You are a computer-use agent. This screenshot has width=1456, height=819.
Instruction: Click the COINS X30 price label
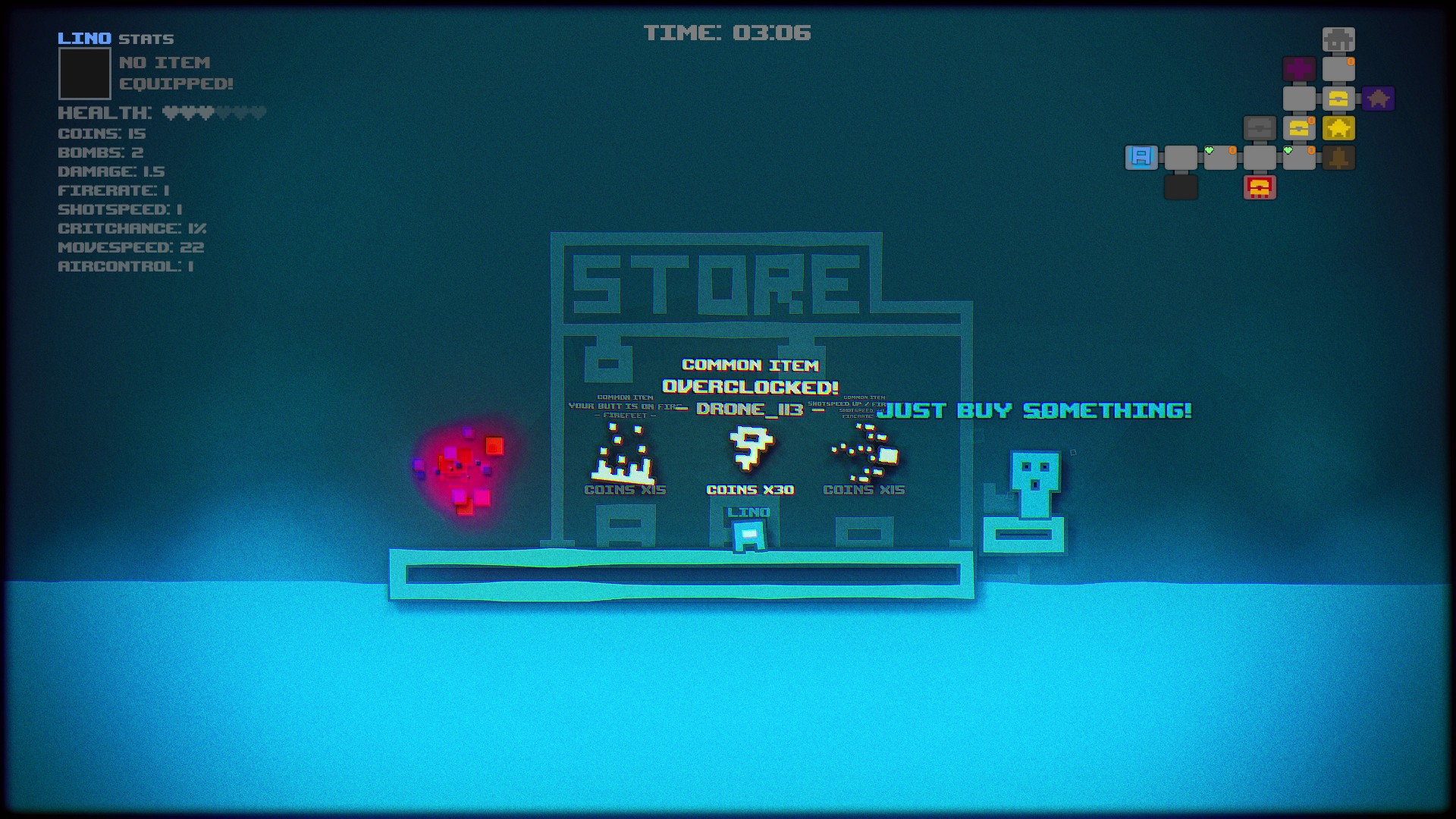pyautogui.click(x=749, y=490)
